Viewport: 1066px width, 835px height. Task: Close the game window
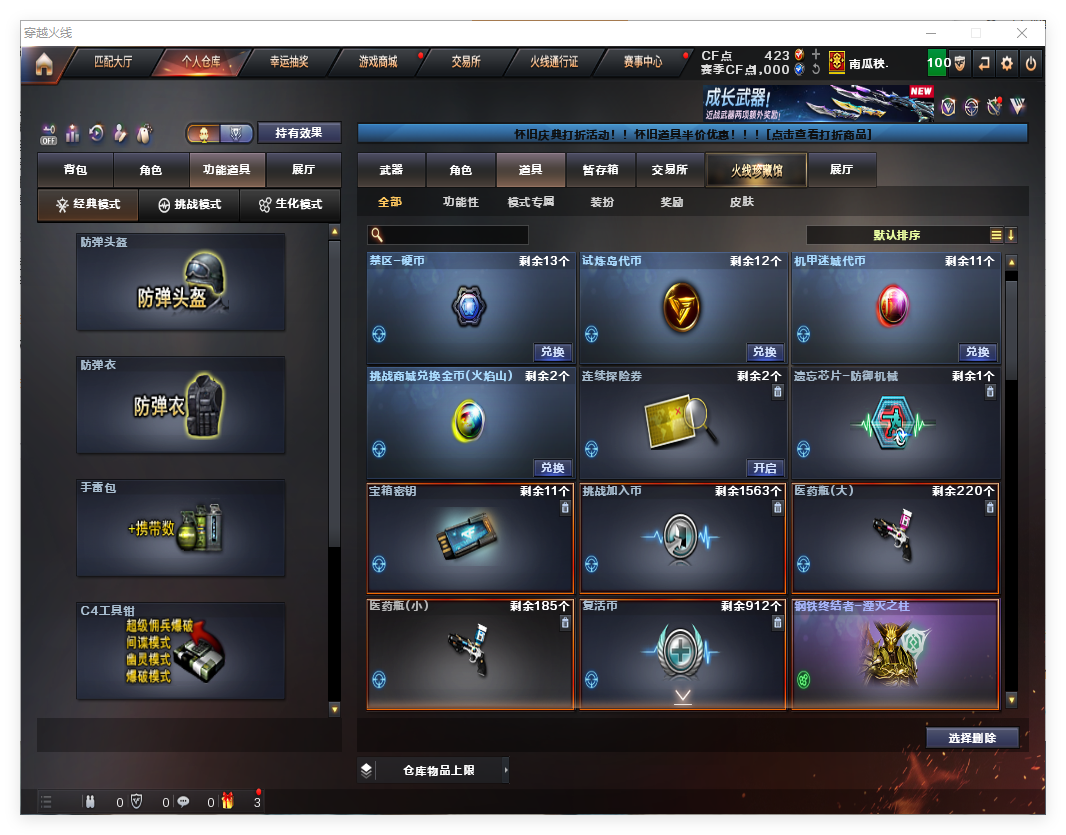tap(1021, 32)
